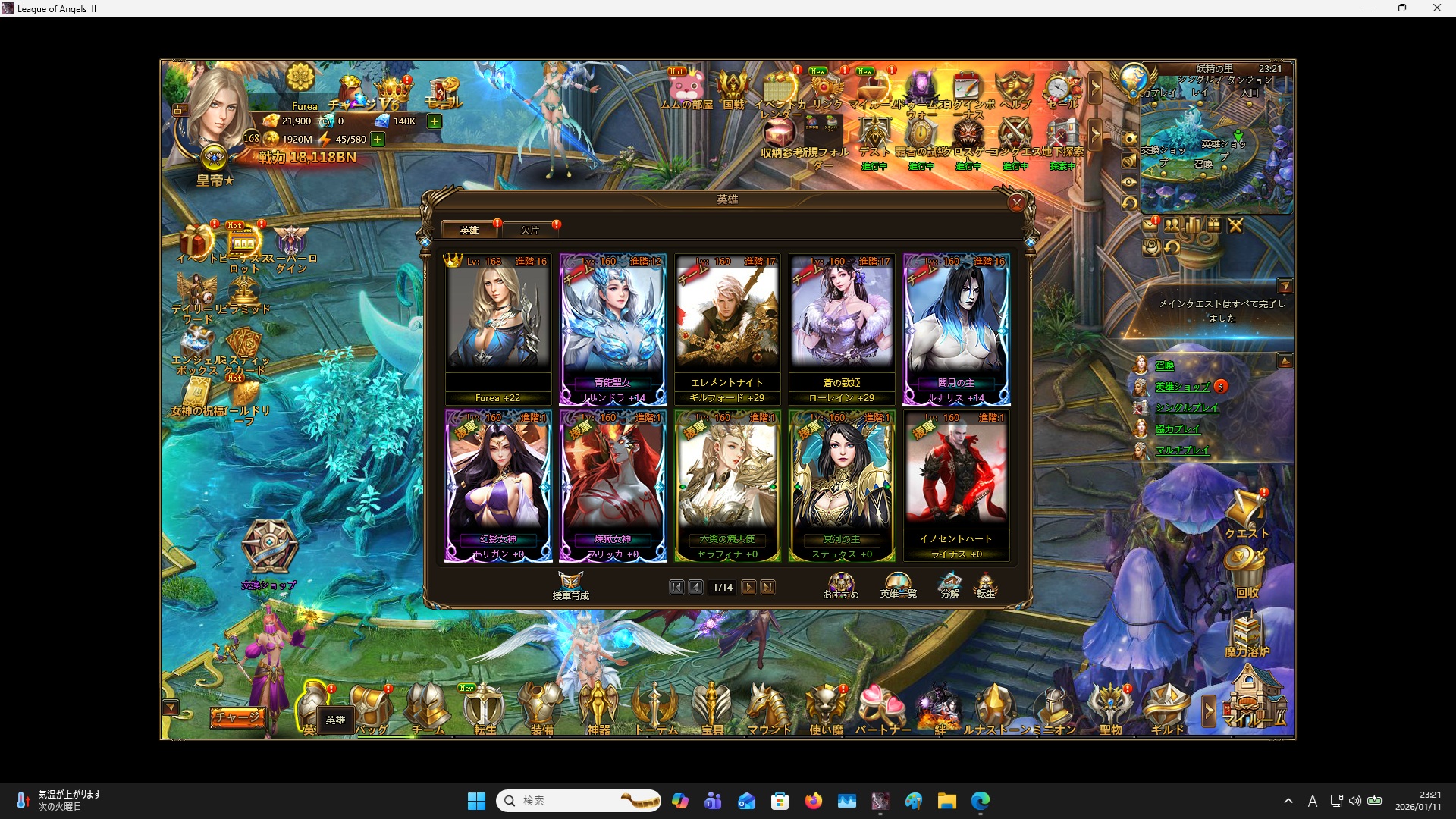Close the 英雄 hero window
The width and height of the screenshot is (1456, 819).
tap(1016, 202)
